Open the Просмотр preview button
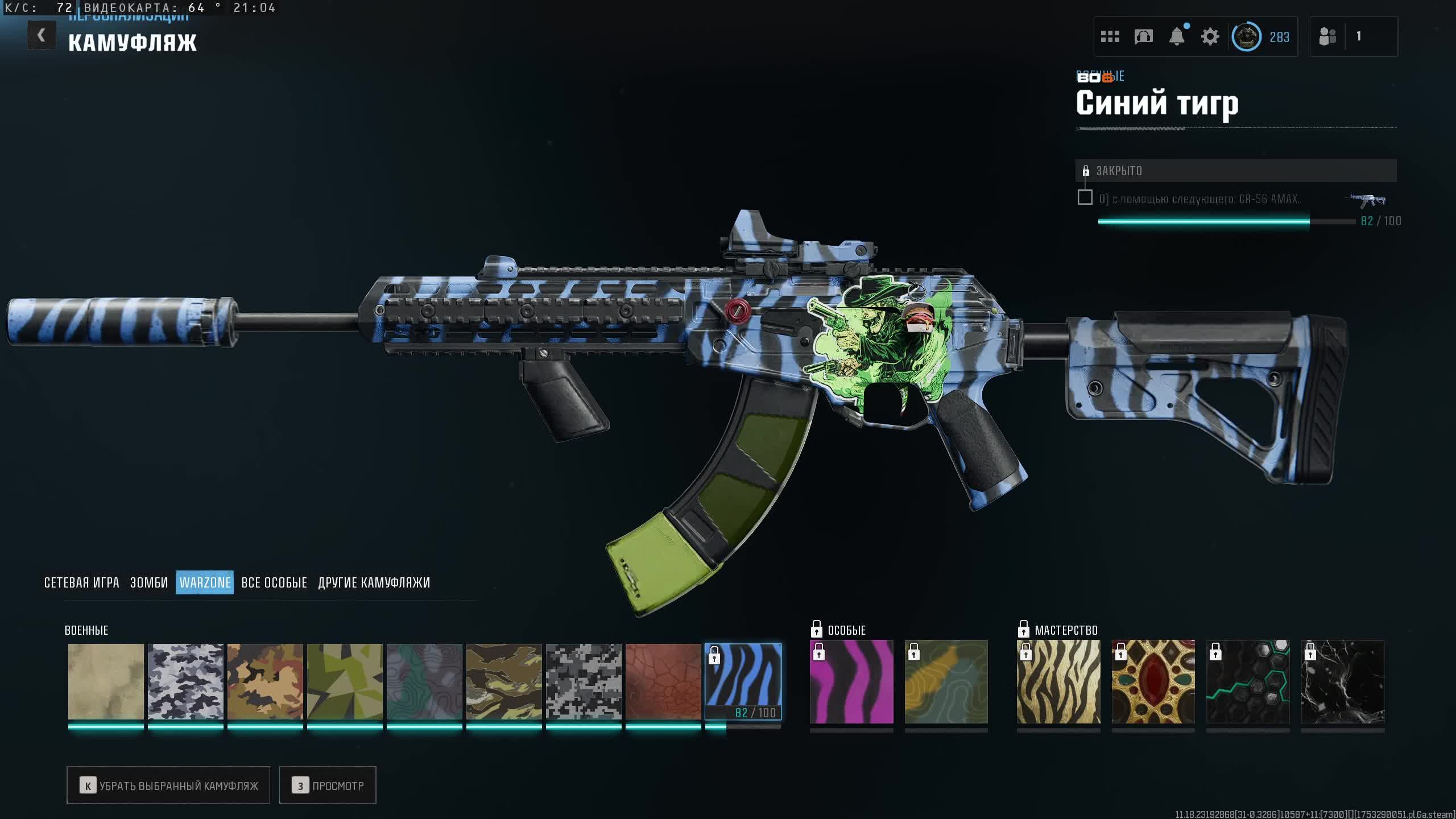The image size is (1456, 819). point(328,785)
